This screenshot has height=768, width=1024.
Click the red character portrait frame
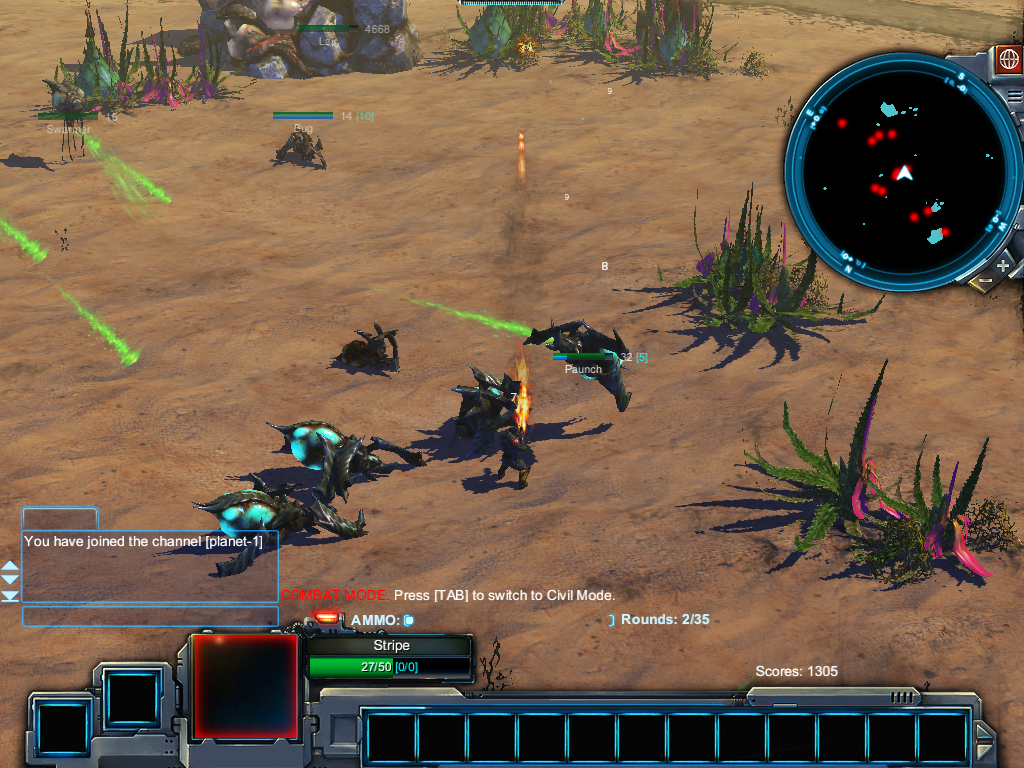click(245, 685)
